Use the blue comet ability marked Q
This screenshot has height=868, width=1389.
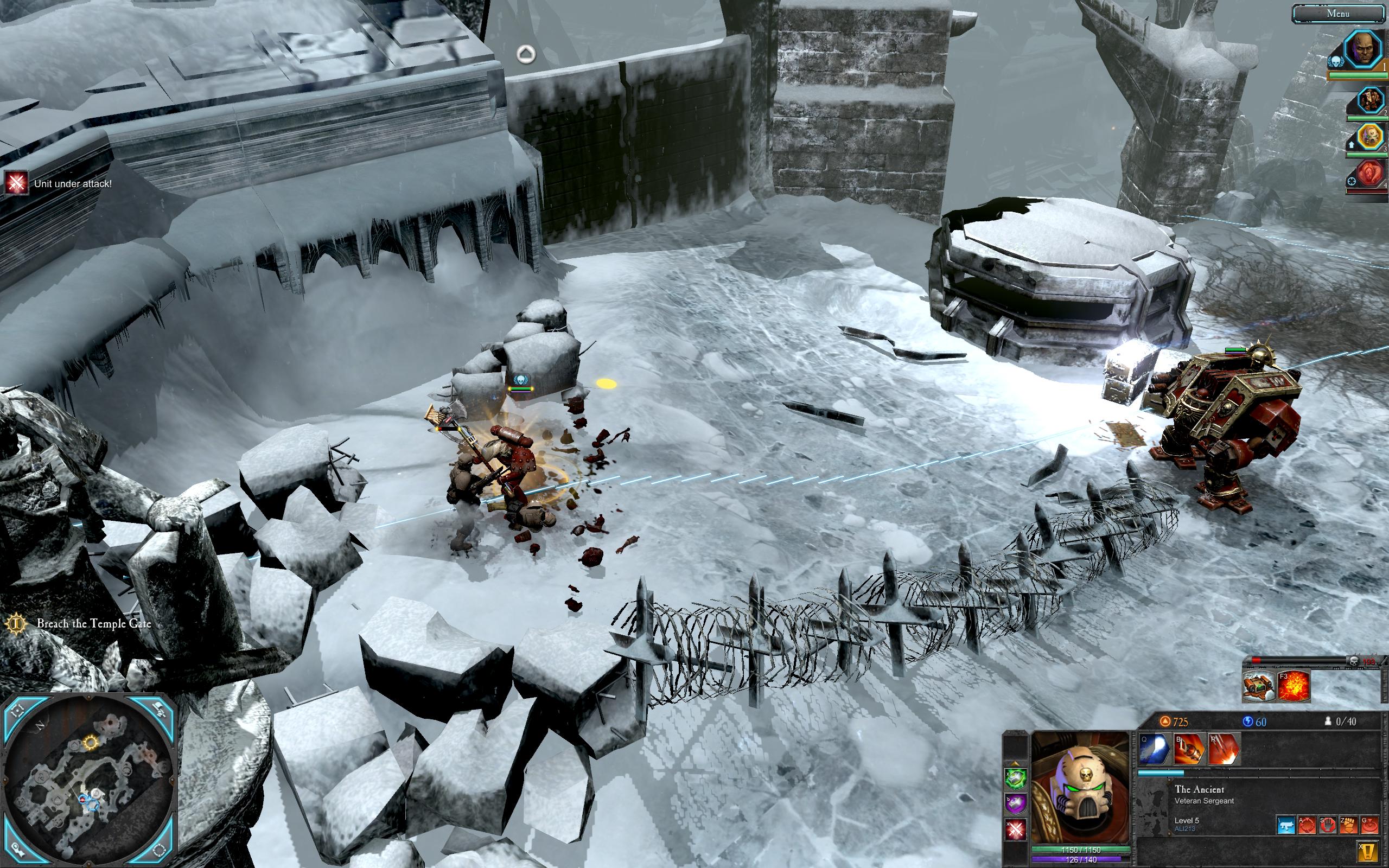[1154, 749]
